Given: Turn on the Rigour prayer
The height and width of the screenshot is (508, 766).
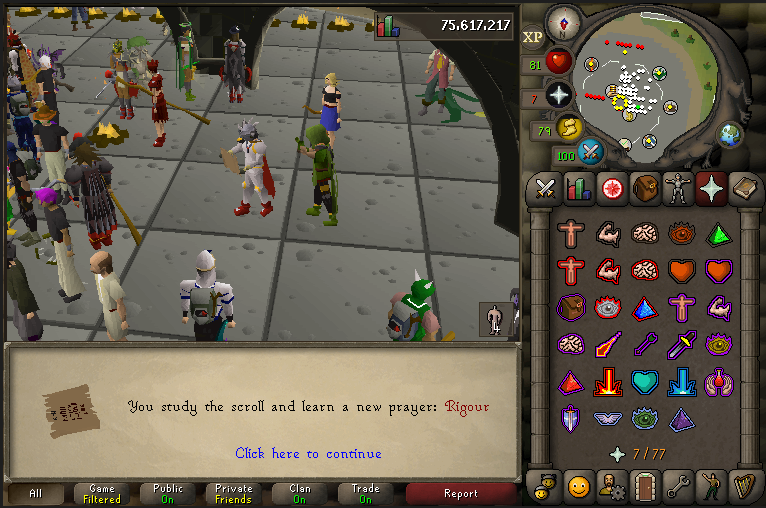Looking at the screenshot, I should click(646, 419).
